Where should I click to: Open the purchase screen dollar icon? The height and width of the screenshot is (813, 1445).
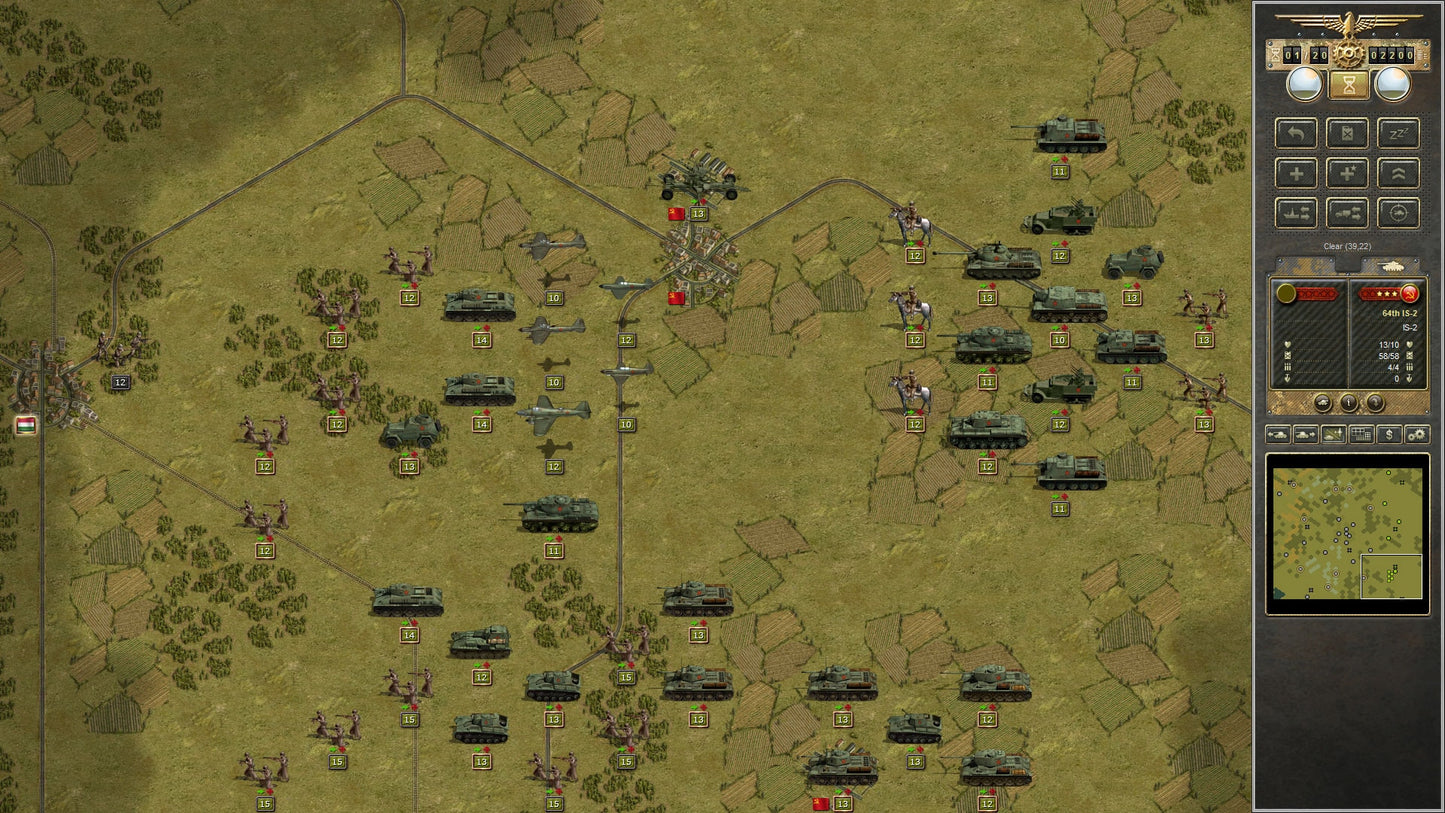coord(1390,435)
